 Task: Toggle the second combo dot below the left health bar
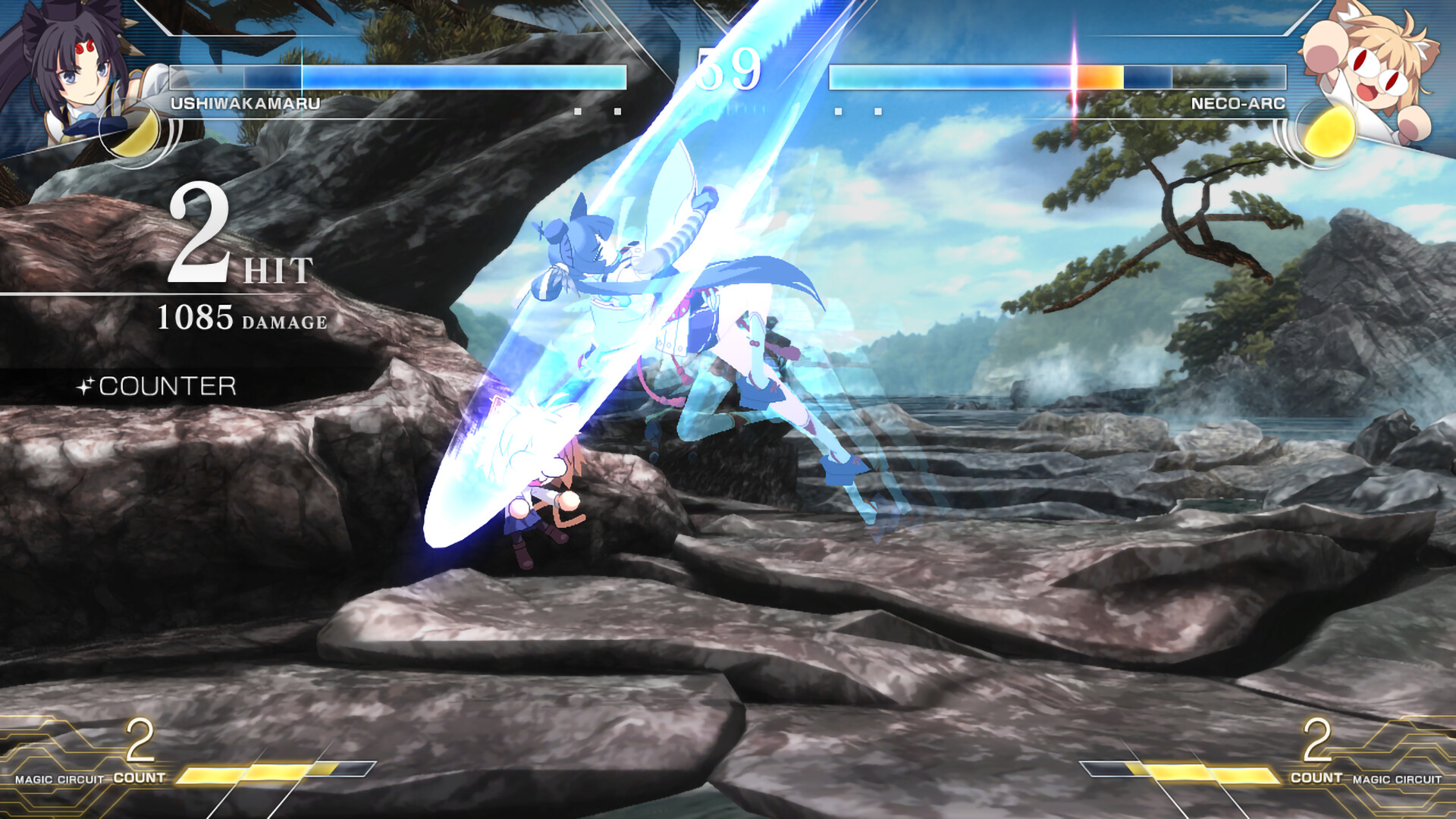[x=617, y=111]
